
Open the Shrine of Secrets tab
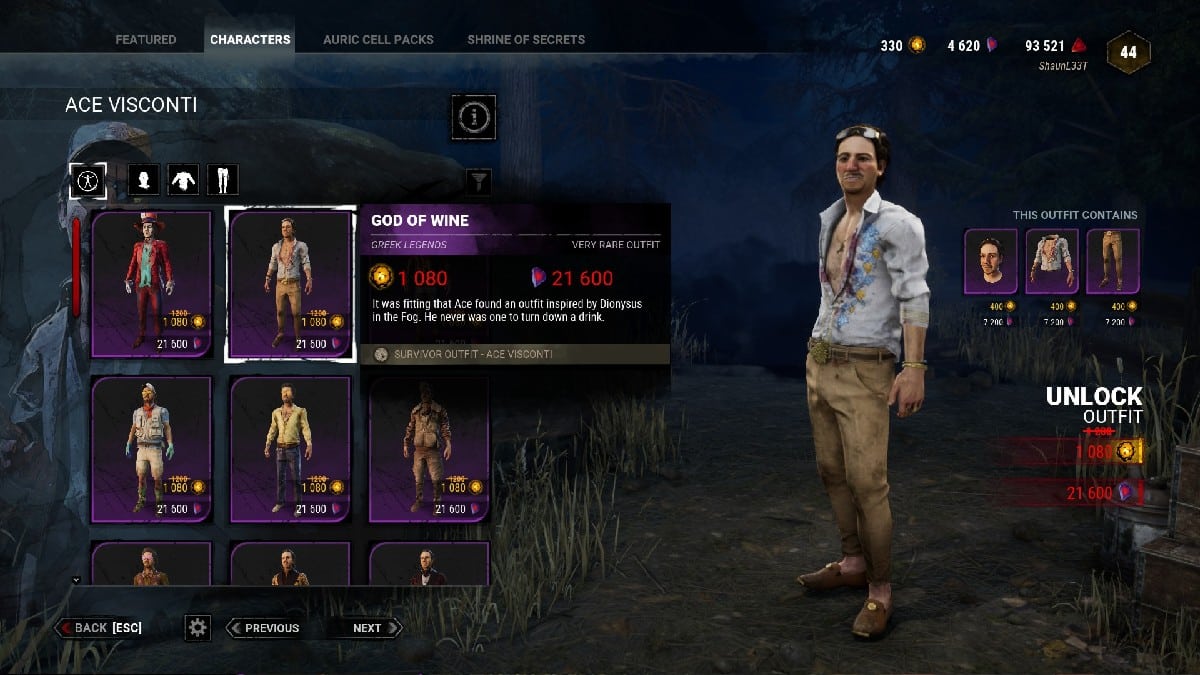tap(526, 40)
